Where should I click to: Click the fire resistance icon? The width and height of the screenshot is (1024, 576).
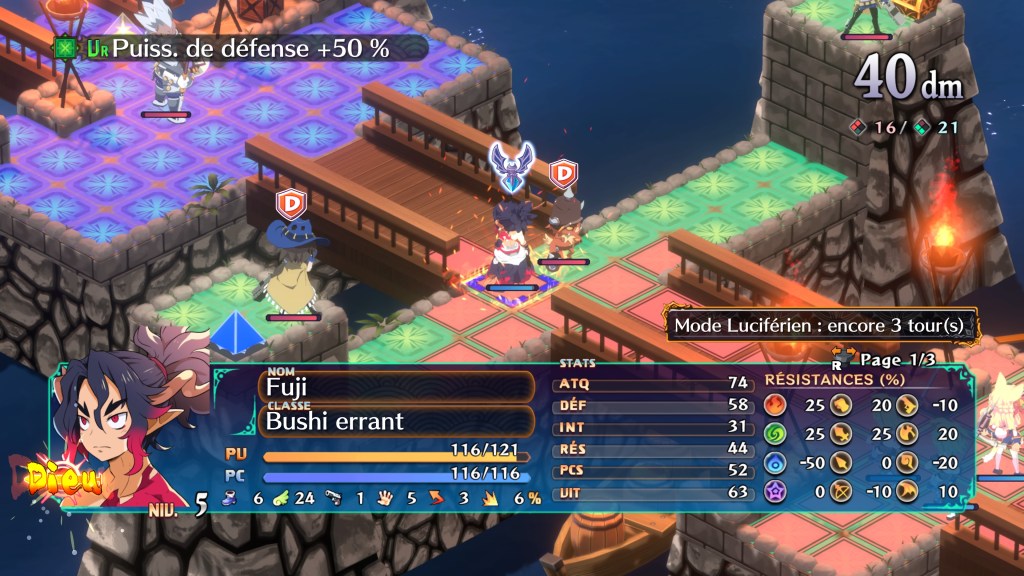coord(775,405)
